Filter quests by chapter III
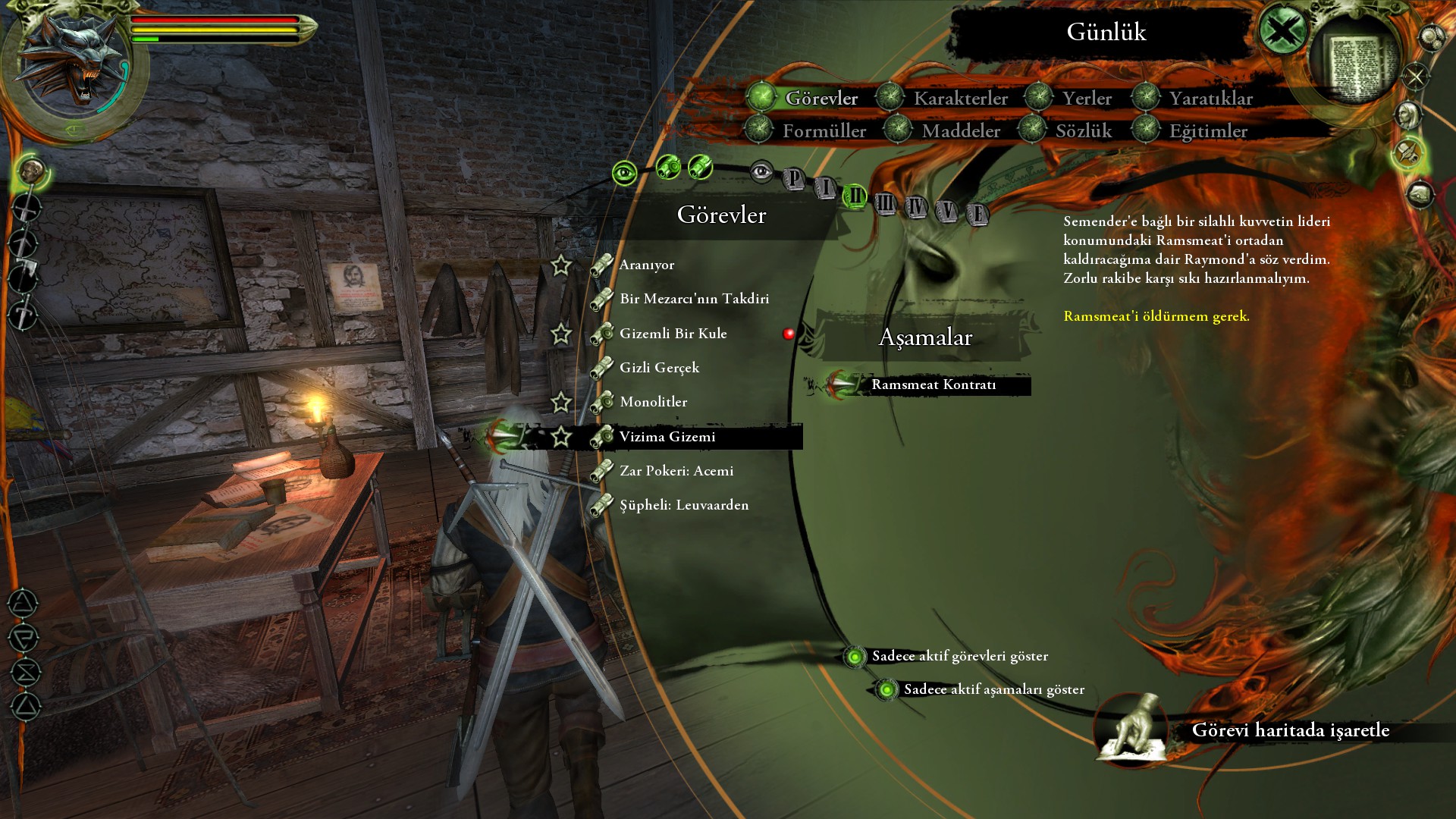 (x=885, y=203)
